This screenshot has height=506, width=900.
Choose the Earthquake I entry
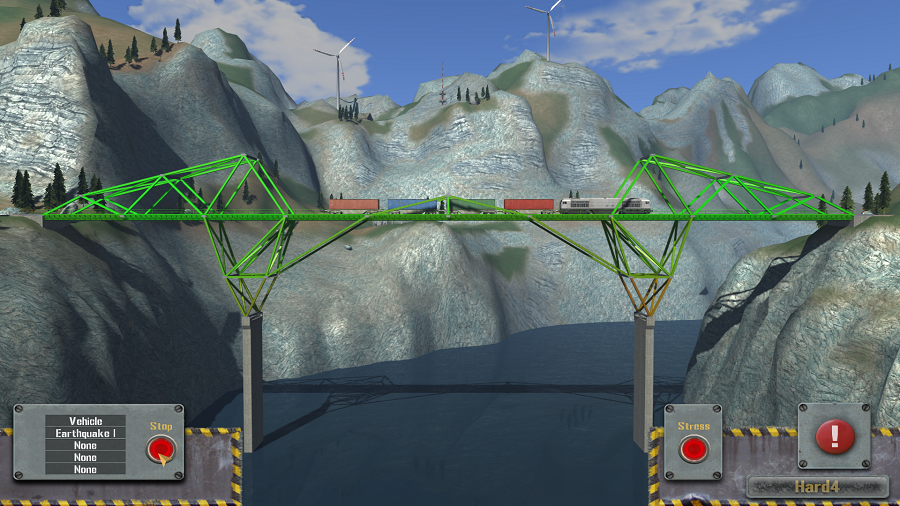pyautogui.click(x=86, y=433)
